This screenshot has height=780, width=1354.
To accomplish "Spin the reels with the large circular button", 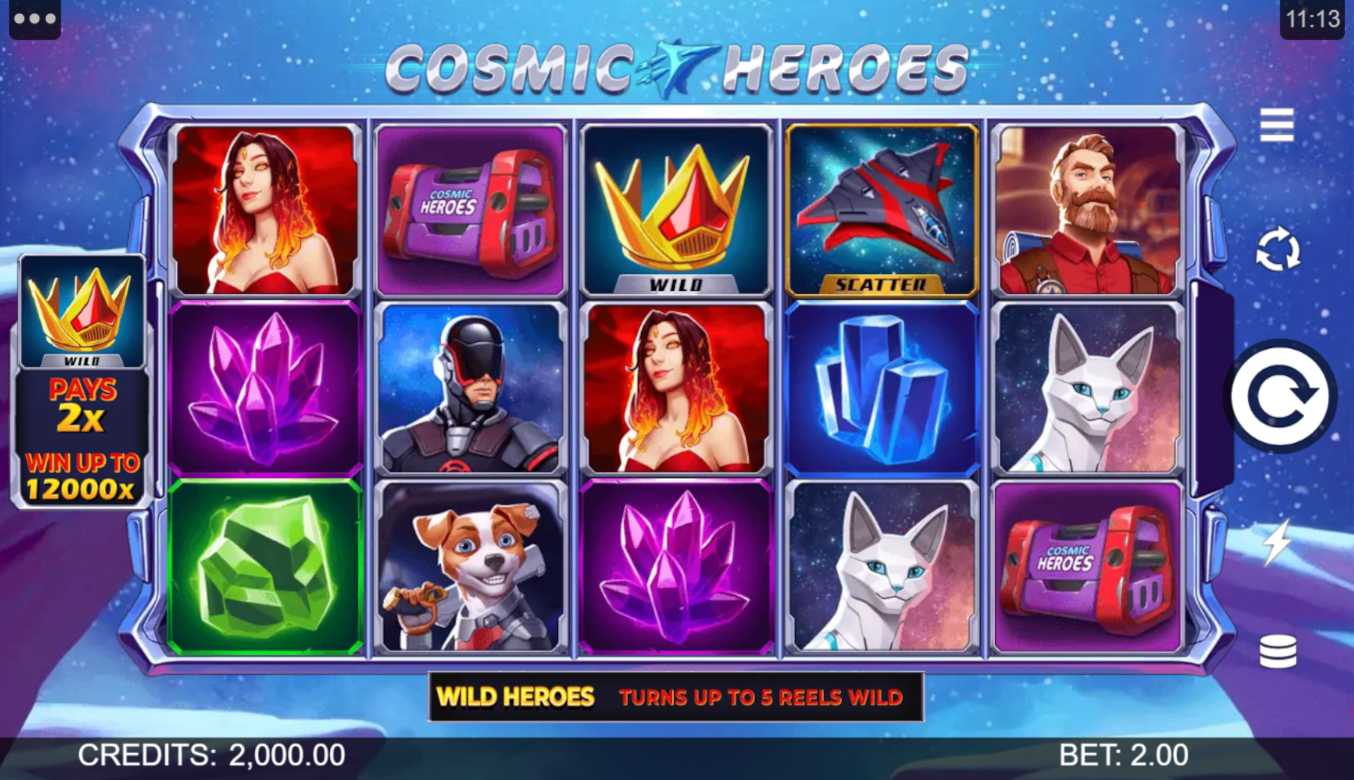I will click(x=1280, y=396).
